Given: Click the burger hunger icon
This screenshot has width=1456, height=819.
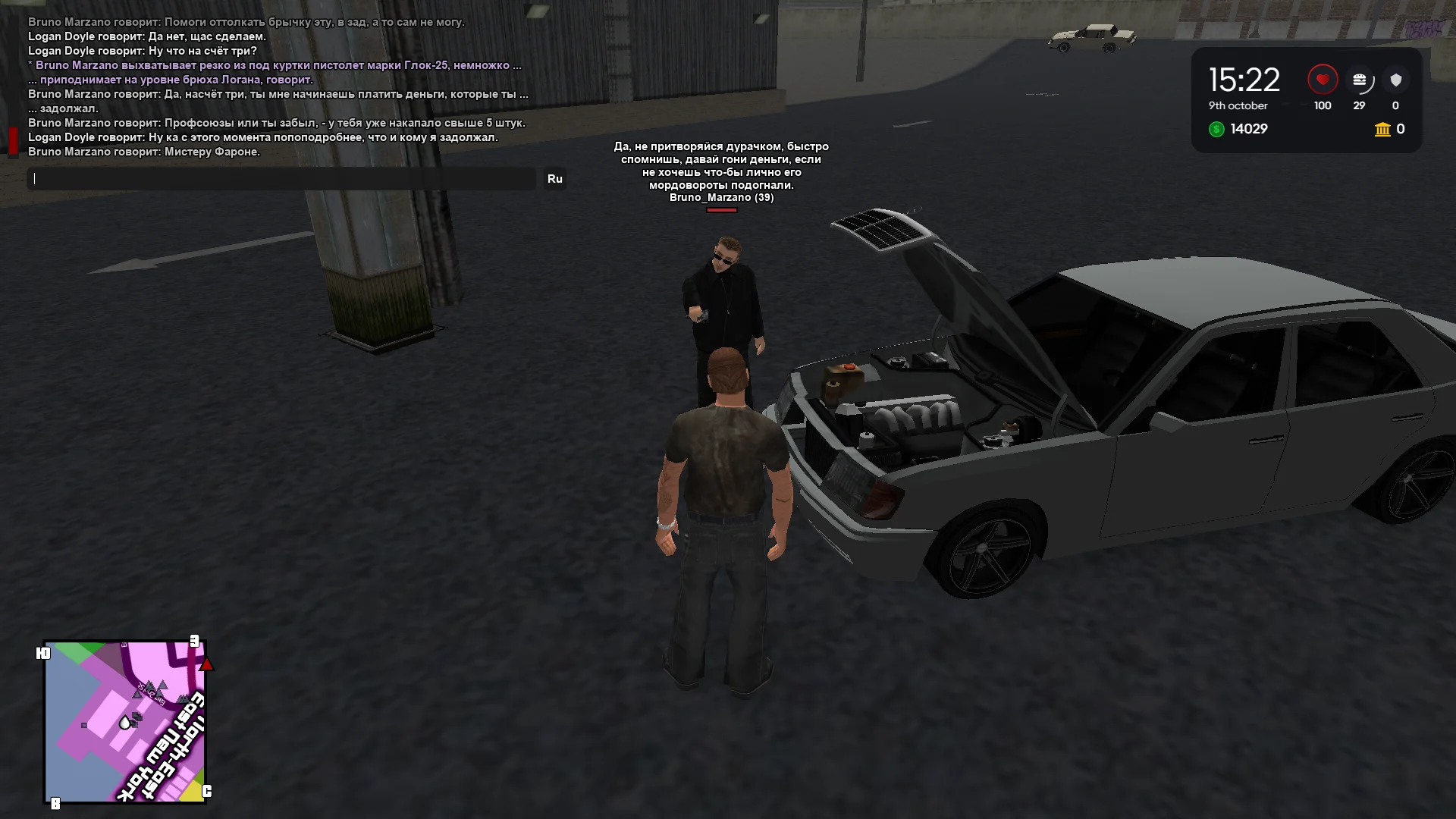Looking at the screenshot, I should [x=1360, y=79].
